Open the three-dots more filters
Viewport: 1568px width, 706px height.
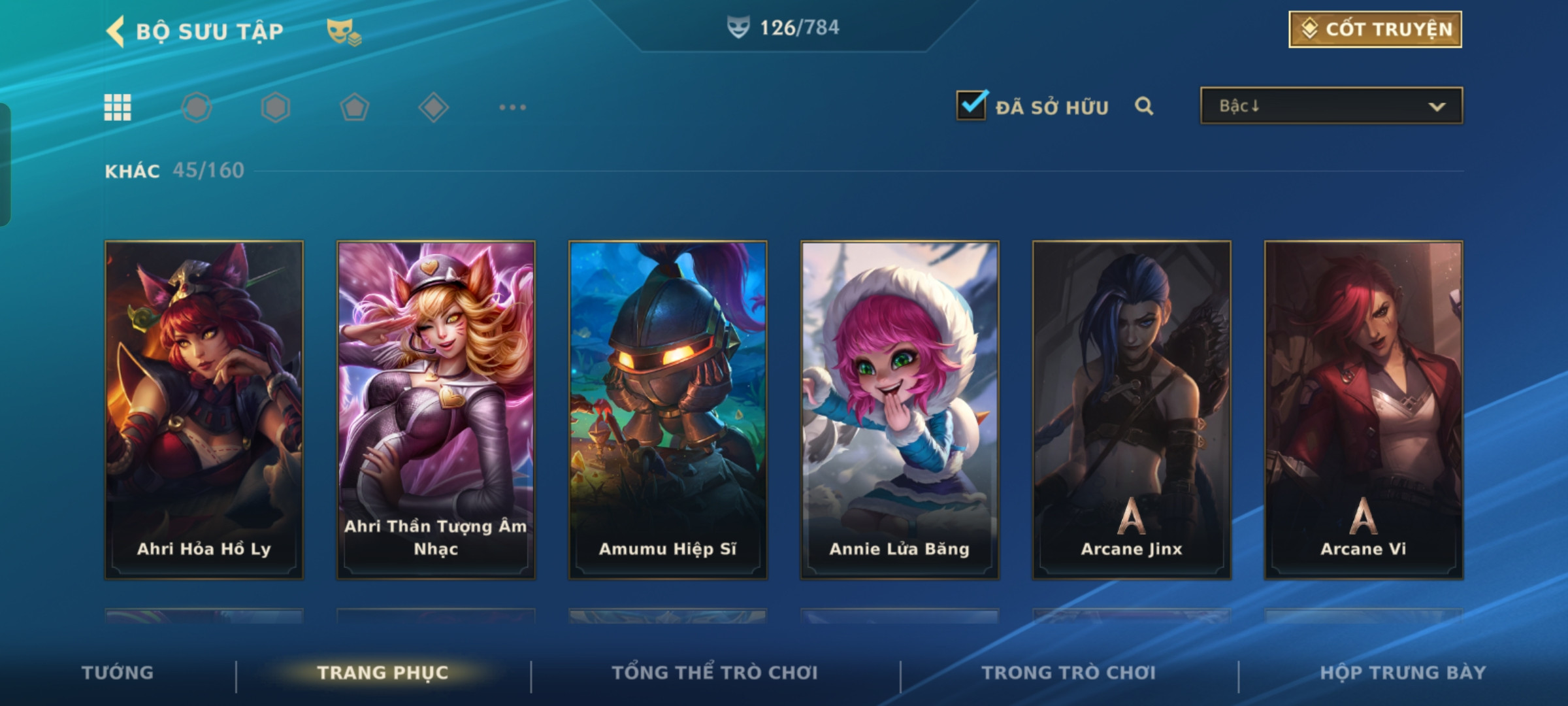click(x=512, y=107)
